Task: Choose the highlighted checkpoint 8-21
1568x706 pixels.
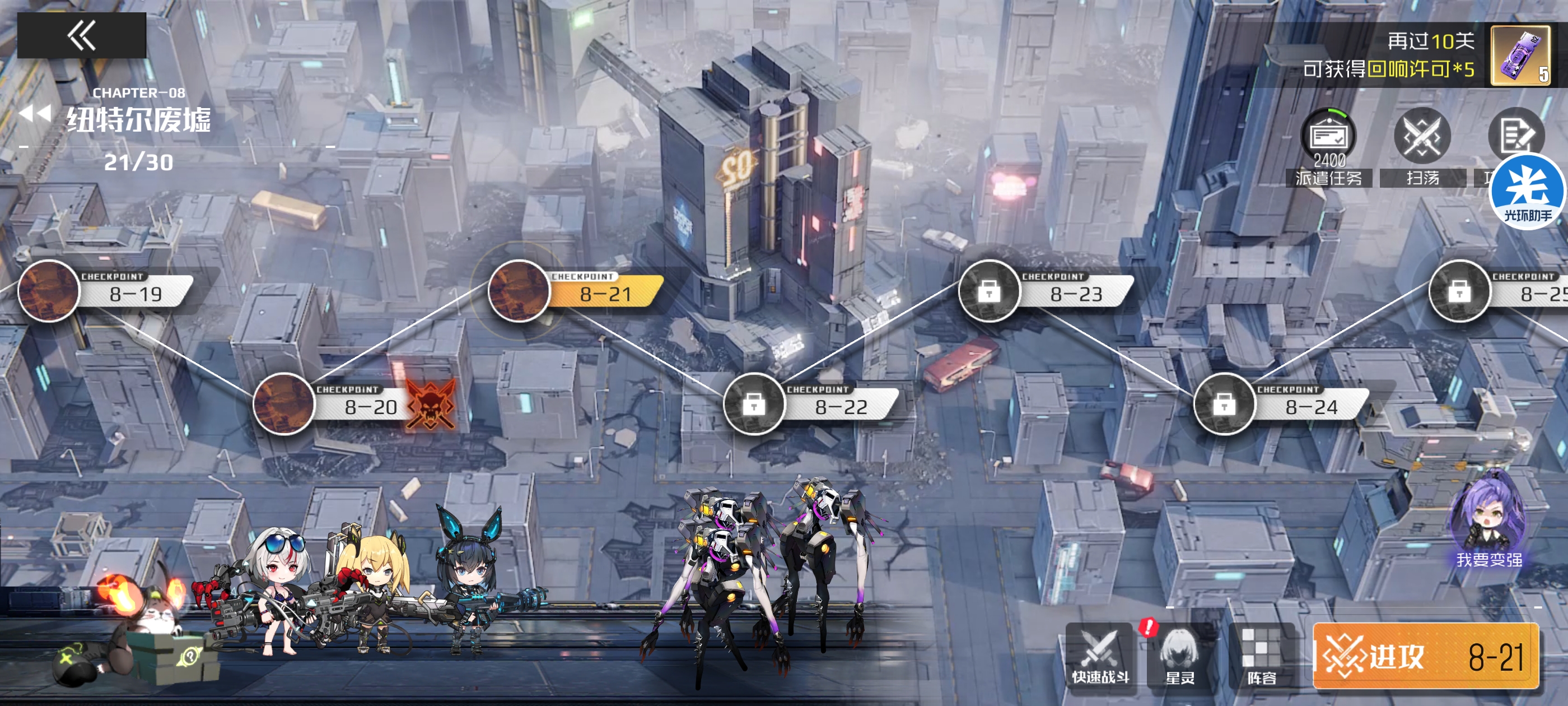Action: pyautogui.click(x=520, y=291)
